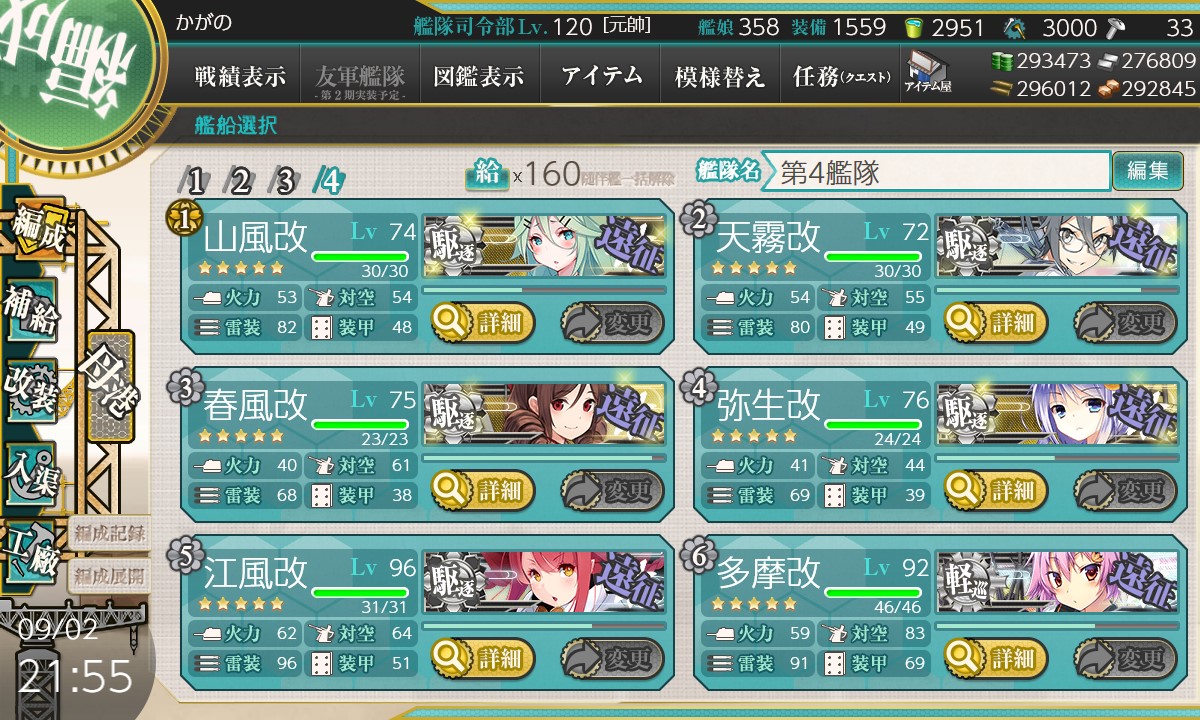The height and width of the screenshot is (720, 1200).
Task: Switch to fleet tab 3
Action: 285,181
